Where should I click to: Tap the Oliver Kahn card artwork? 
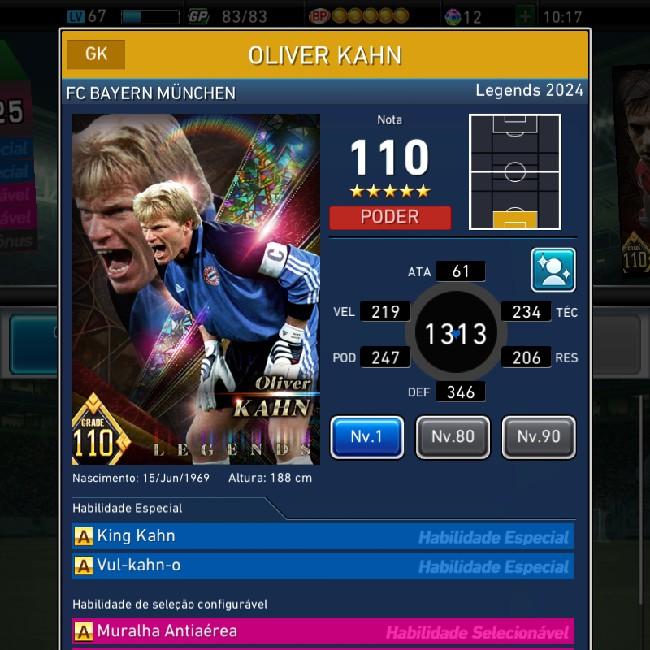pos(196,289)
